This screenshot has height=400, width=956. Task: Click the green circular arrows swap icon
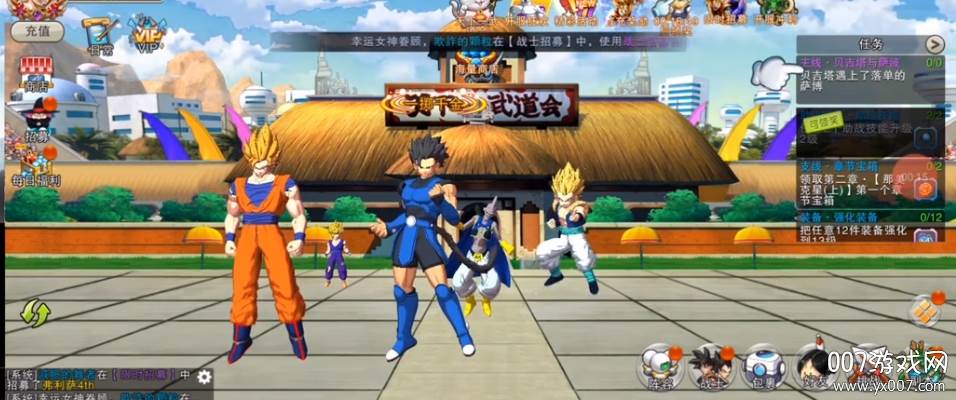(35, 314)
